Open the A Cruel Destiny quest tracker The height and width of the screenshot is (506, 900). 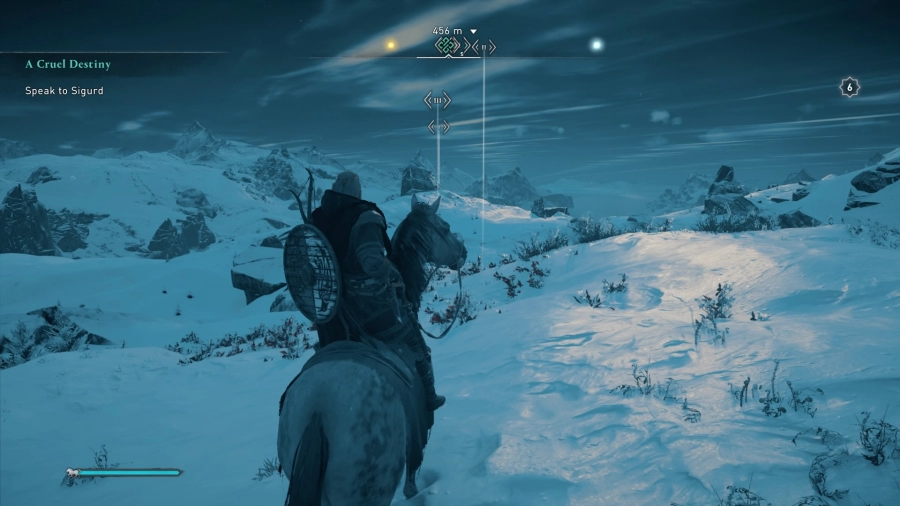(68, 64)
